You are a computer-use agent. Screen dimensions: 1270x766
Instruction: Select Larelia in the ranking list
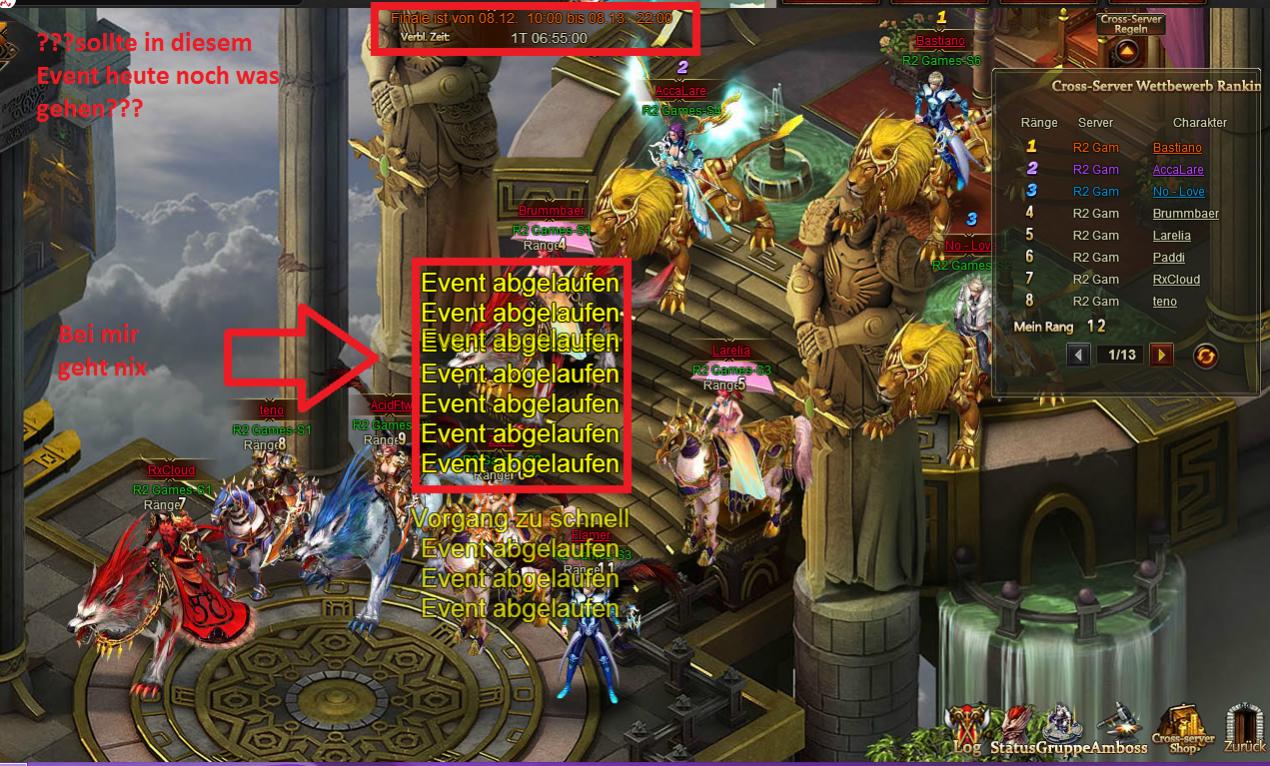(1171, 236)
